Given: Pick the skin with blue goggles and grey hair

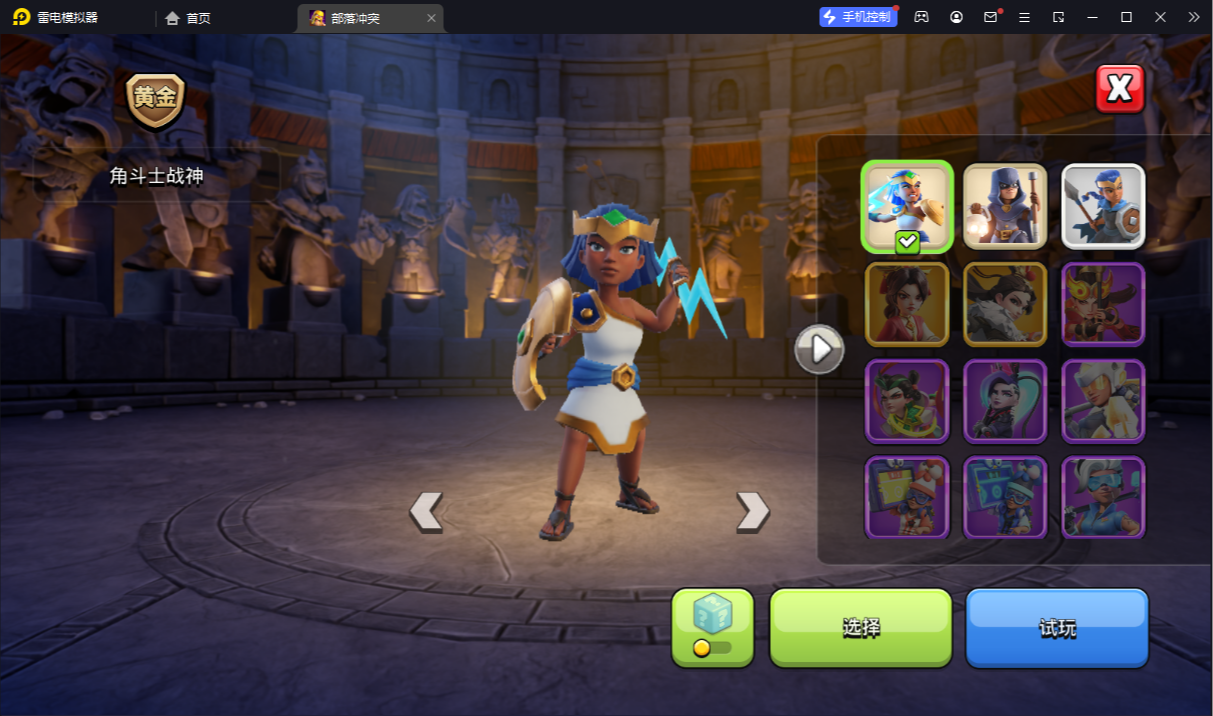Looking at the screenshot, I should point(1103,497).
